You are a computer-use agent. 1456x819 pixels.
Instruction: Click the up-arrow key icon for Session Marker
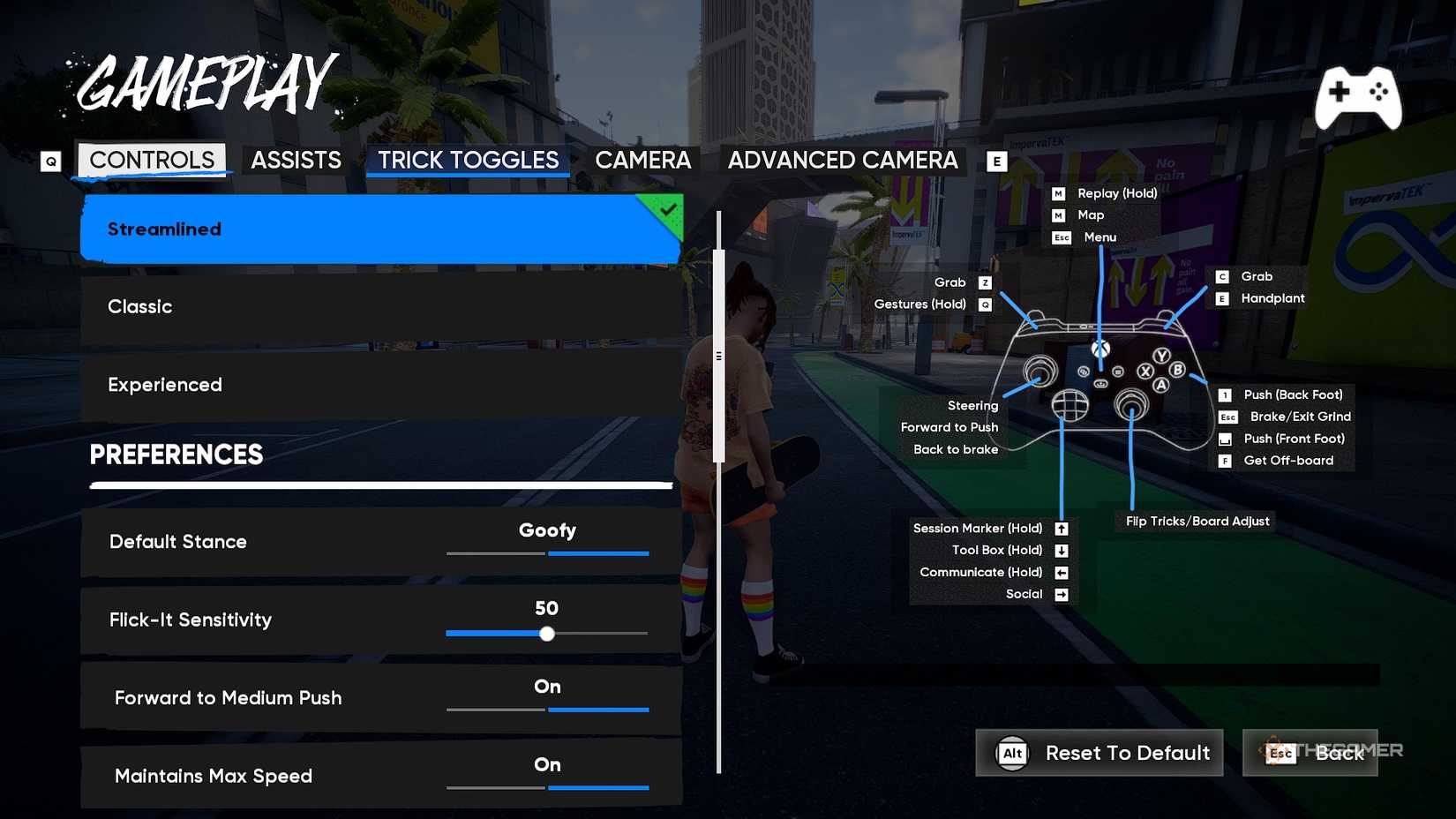(1061, 528)
